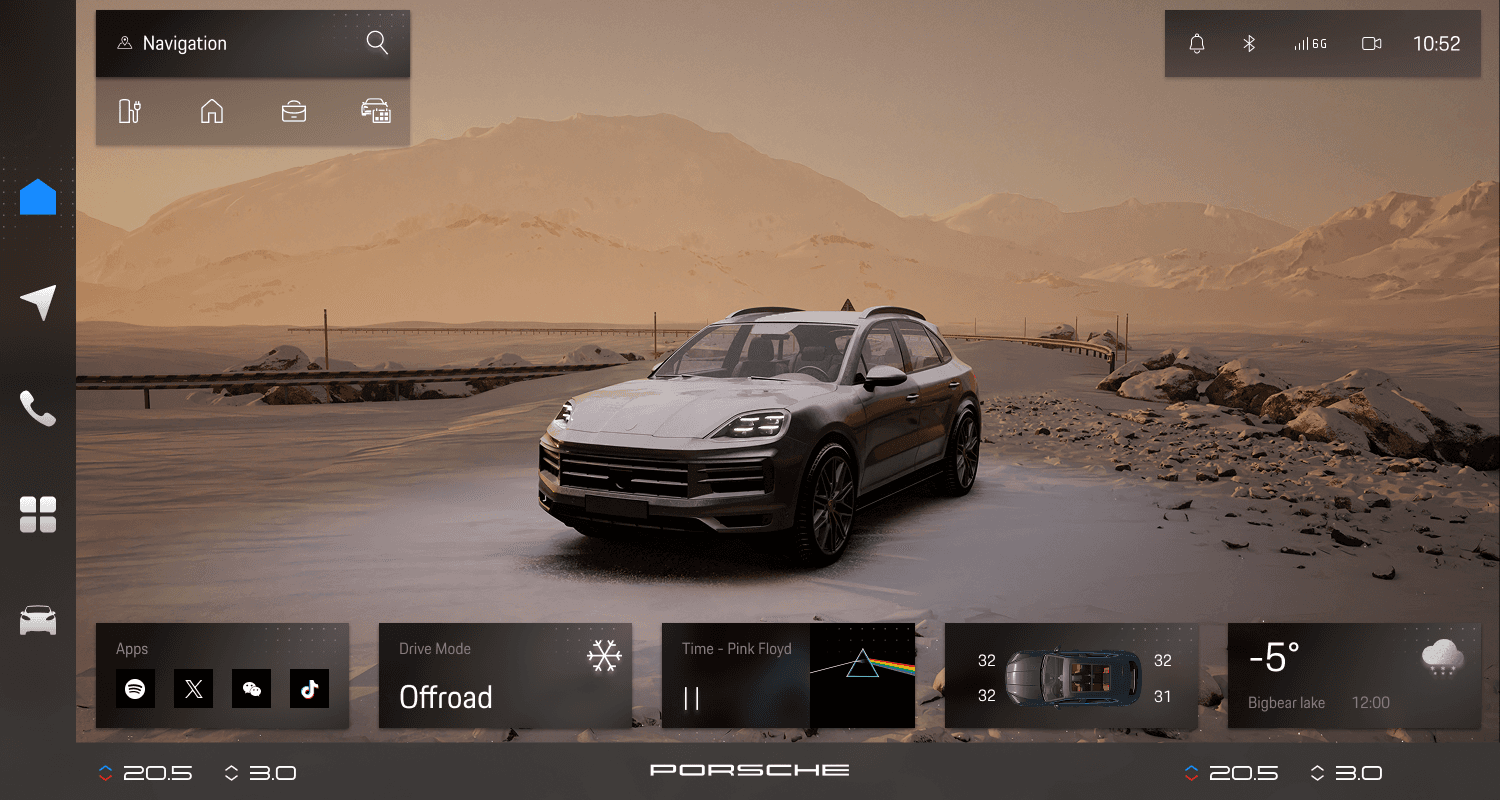1500x800 pixels.
Task: Launch the X app
Action: pyautogui.click(x=193, y=689)
